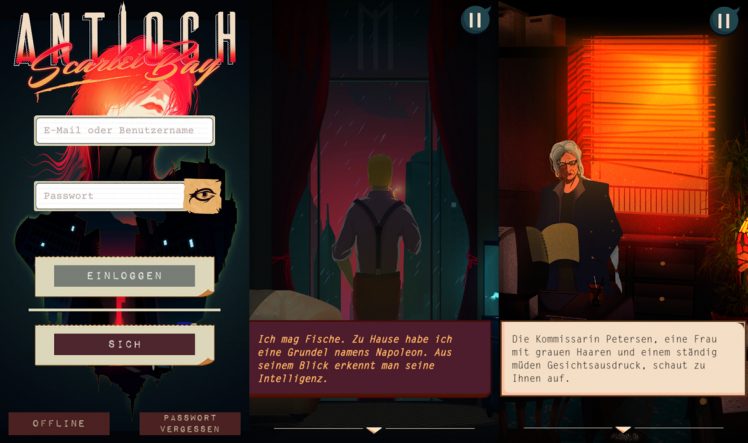Continue past the Kommissarin Petersen text arrow
This screenshot has height=443, width=748.
623,430
